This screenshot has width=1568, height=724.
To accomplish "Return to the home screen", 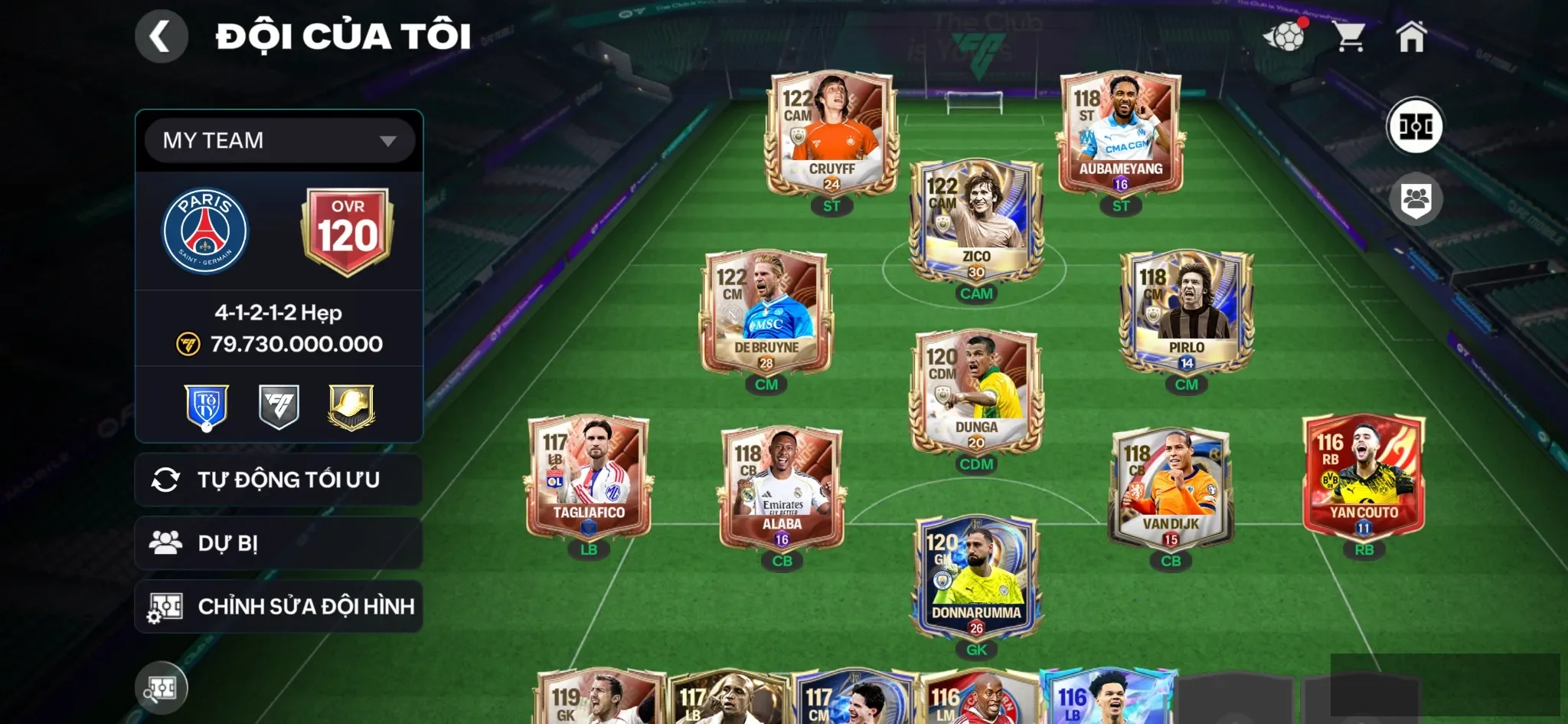I will pos(1411,36).
